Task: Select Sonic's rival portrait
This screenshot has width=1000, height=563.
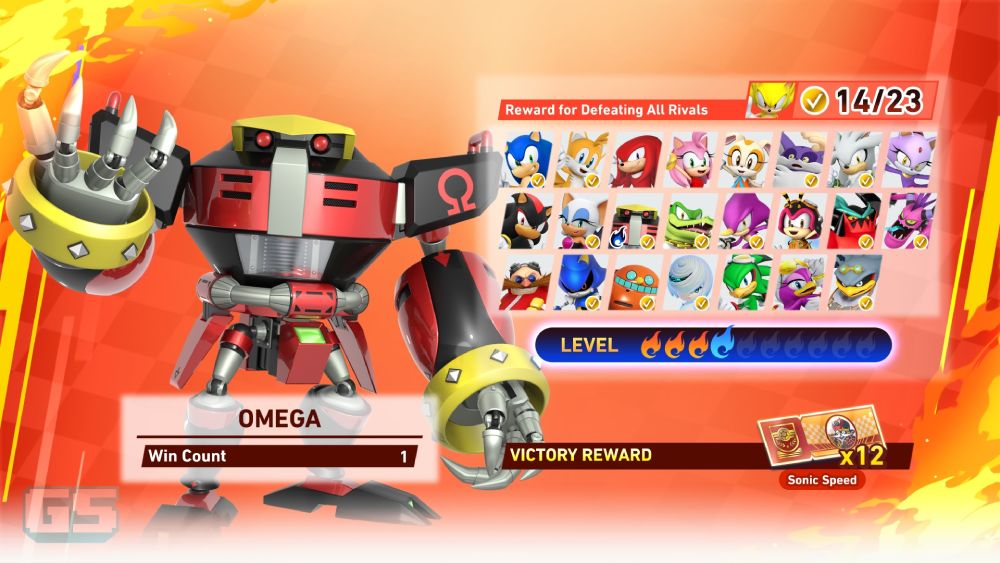Action: point(526,160)
